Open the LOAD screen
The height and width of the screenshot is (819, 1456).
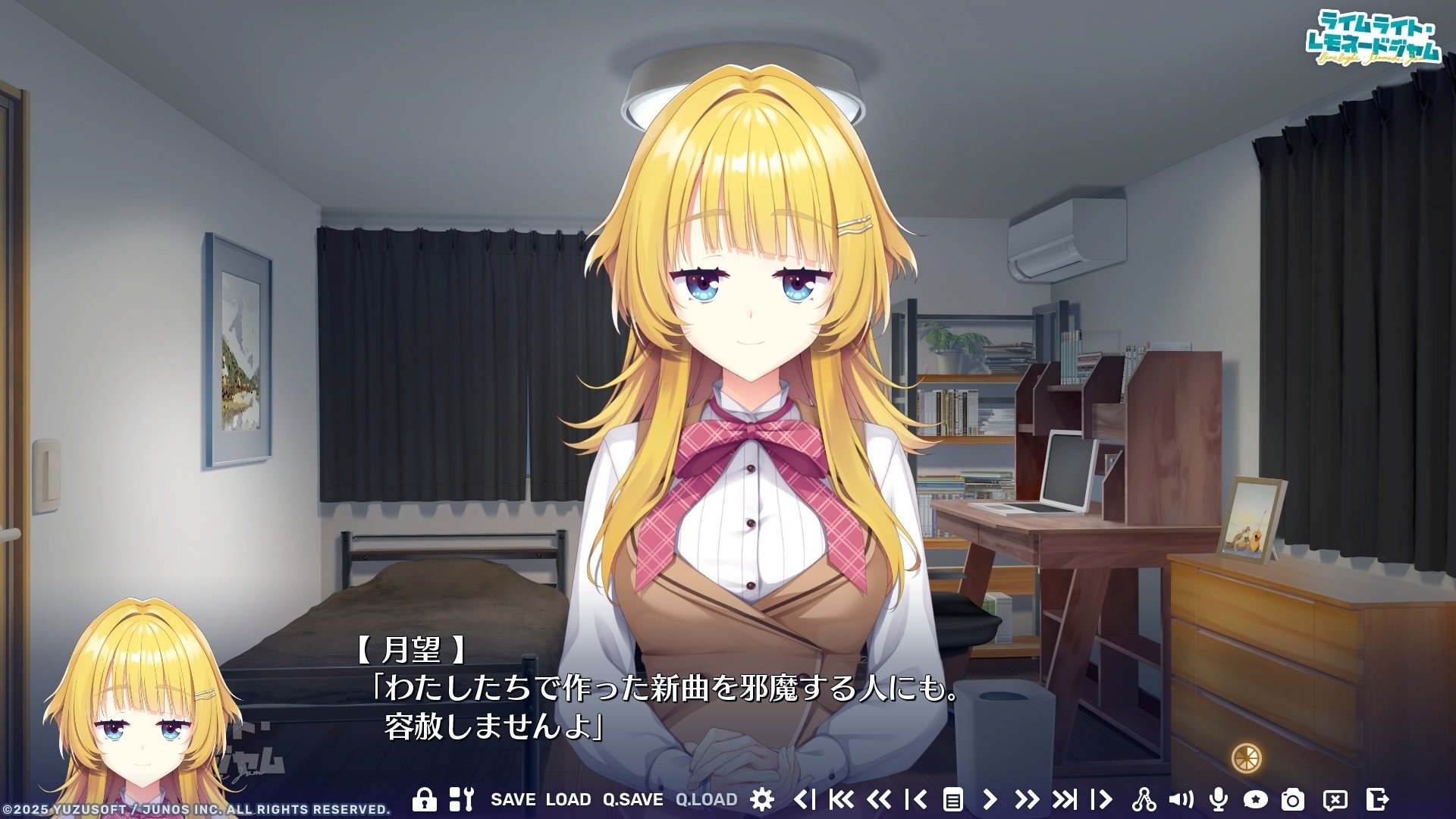point(570,798)
